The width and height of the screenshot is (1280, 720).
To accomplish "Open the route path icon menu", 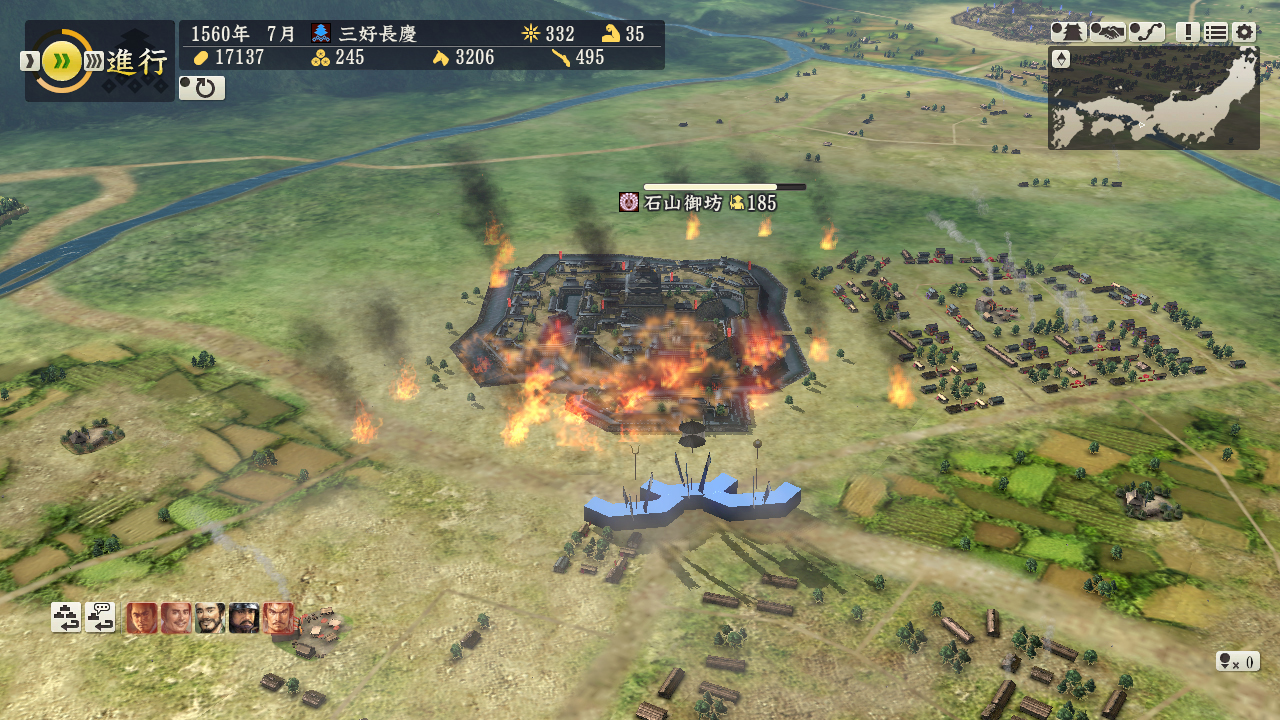I will pos(1147,32).
